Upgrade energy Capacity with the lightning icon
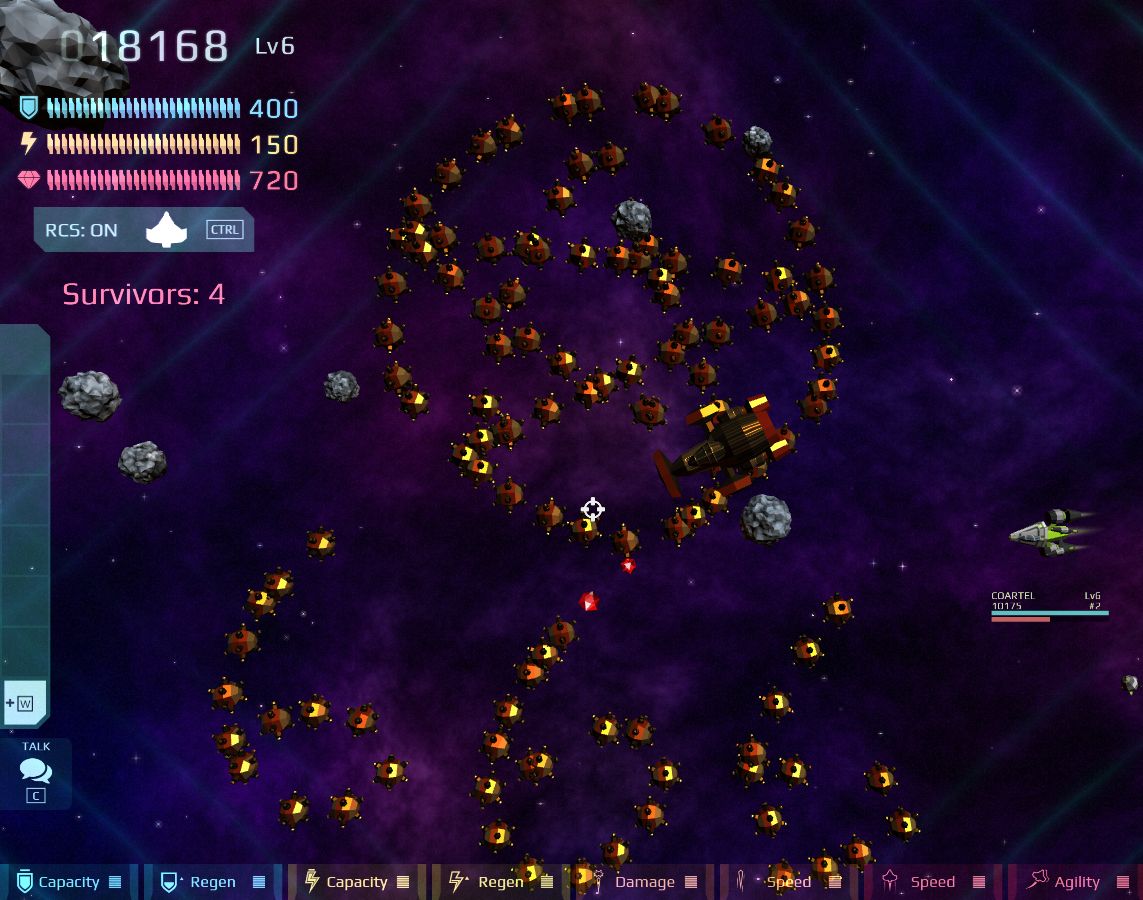The height and width of the screenshot is (900, 1143). point(356,882)
